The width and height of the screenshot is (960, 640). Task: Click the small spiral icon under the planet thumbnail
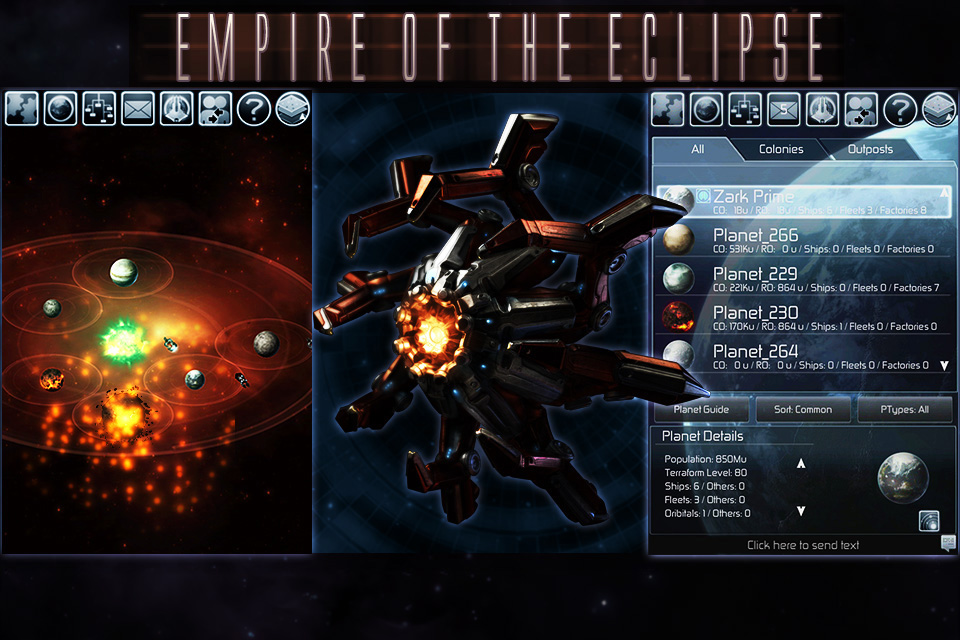(929, 520)
